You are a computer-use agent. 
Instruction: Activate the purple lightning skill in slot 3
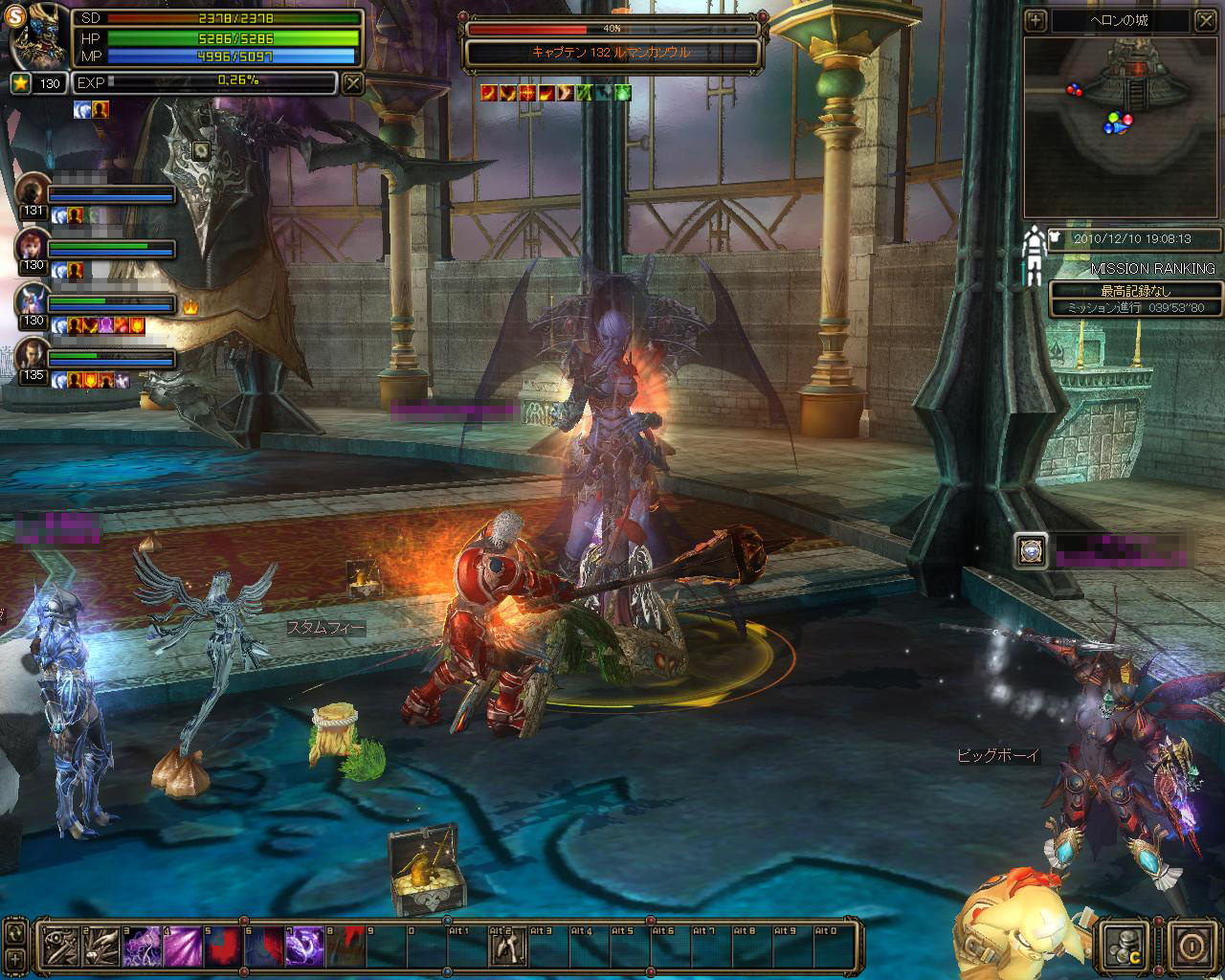click(x=142, y=947)
